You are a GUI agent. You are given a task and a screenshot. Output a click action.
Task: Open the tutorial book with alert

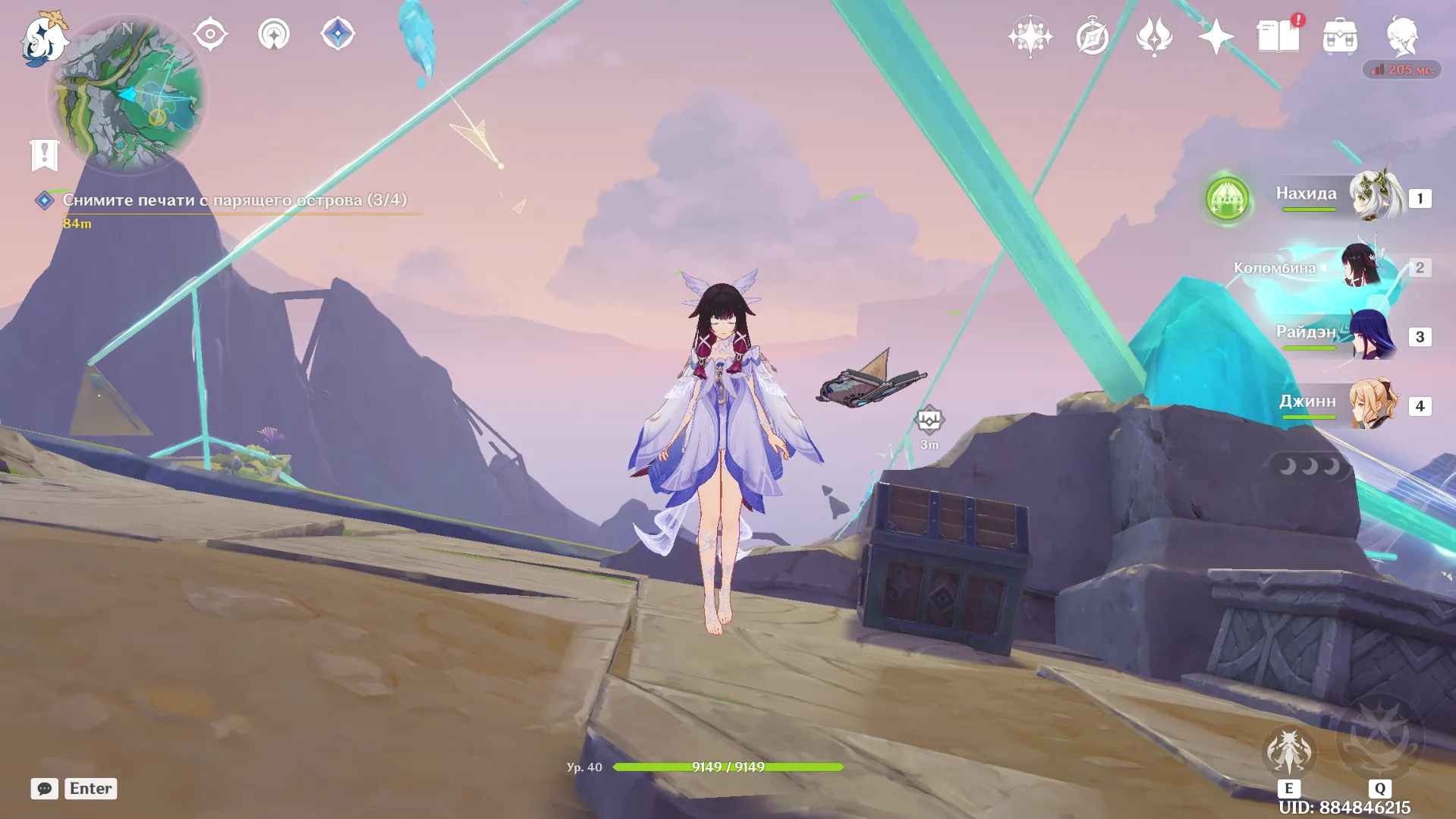tap(1278, 36)
